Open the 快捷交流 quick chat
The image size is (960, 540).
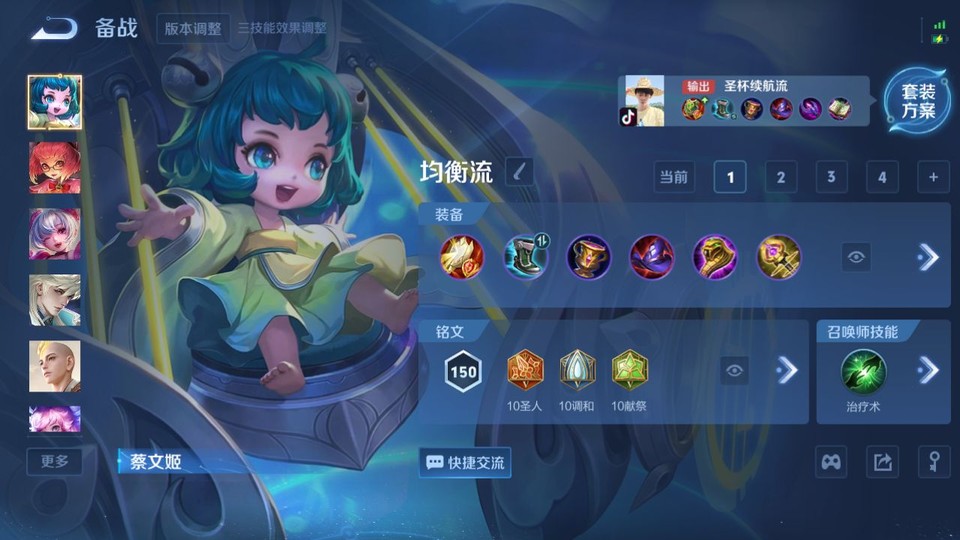466,462
